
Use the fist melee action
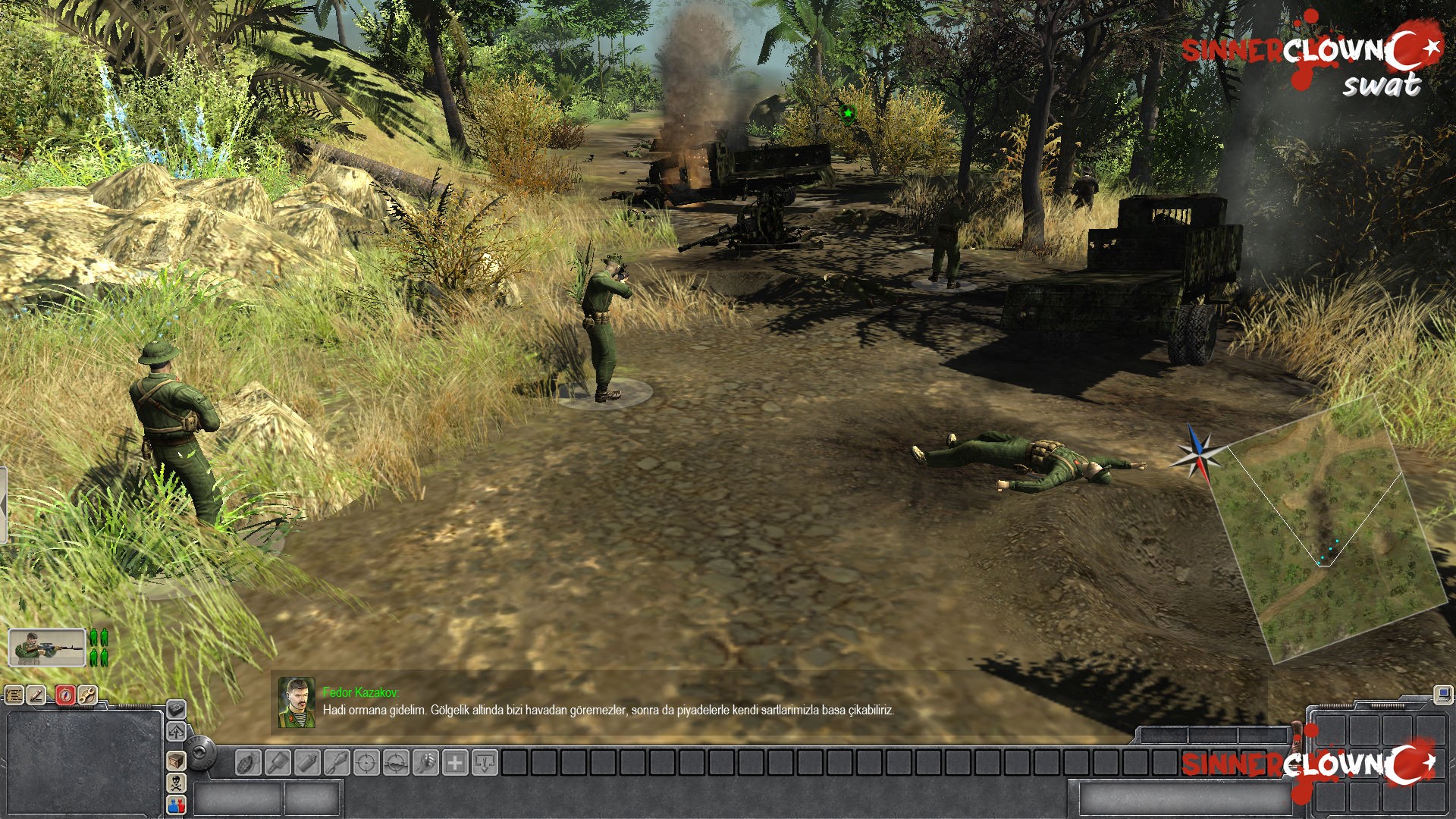point(426,762)
